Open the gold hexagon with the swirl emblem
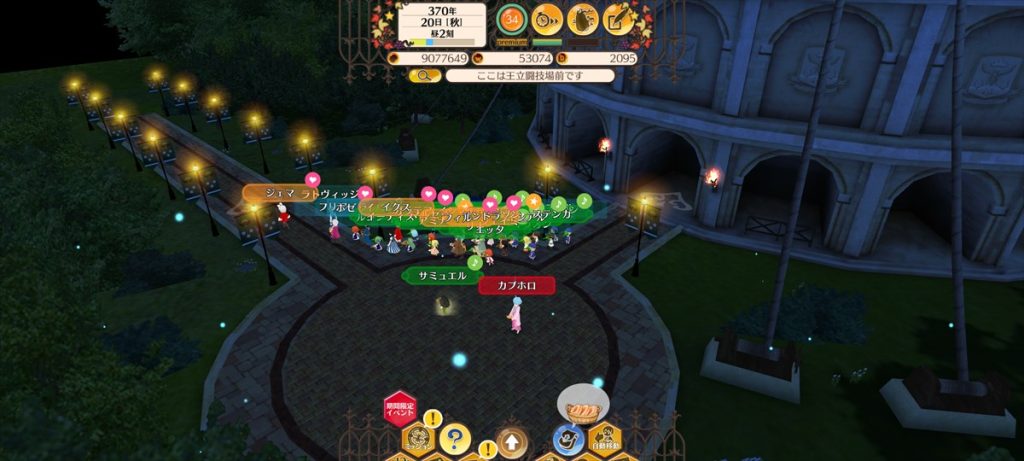The height and width of the screenshot is (461, 1024). point(417,438)
